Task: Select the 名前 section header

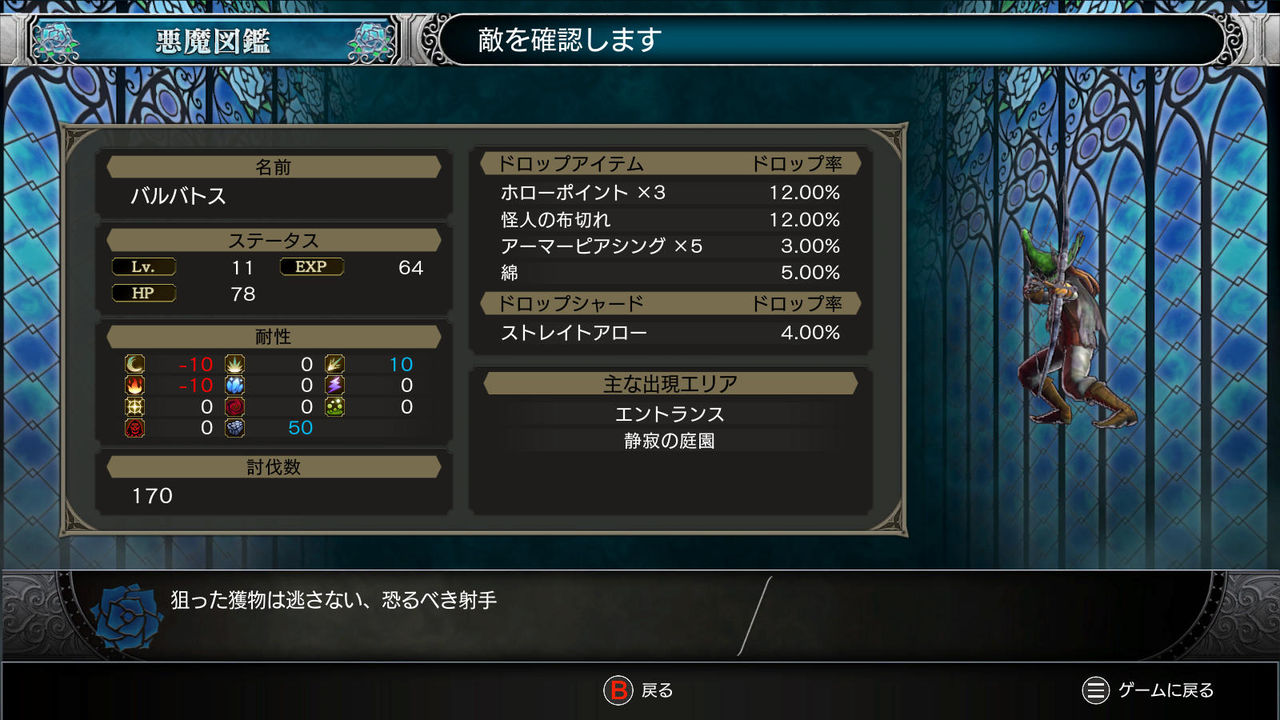Action: pos(272,167)
